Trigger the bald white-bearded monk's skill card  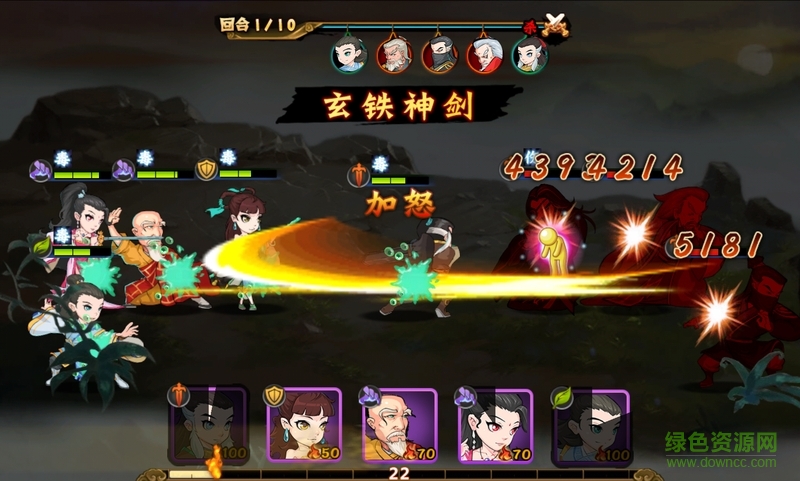click(399, 425)
